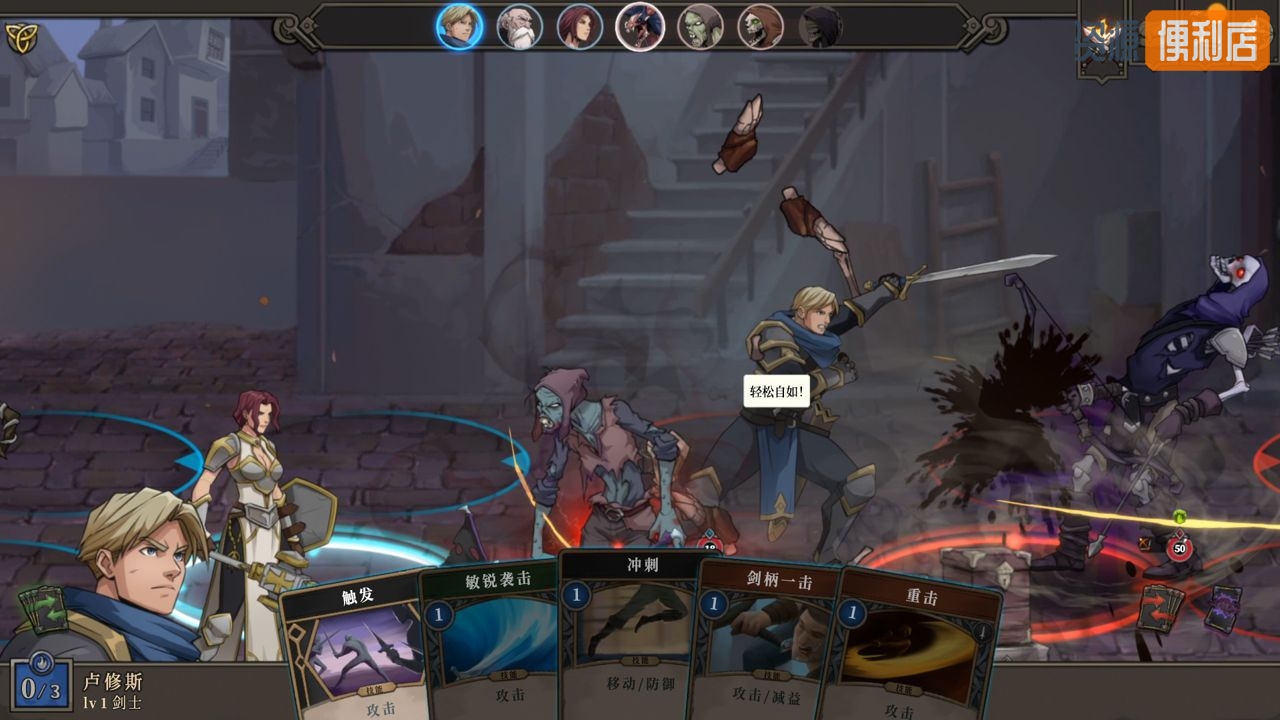1280x720 pixels.
Task: Select the blond hero turn-order portrait
Action: click(459, 27)
